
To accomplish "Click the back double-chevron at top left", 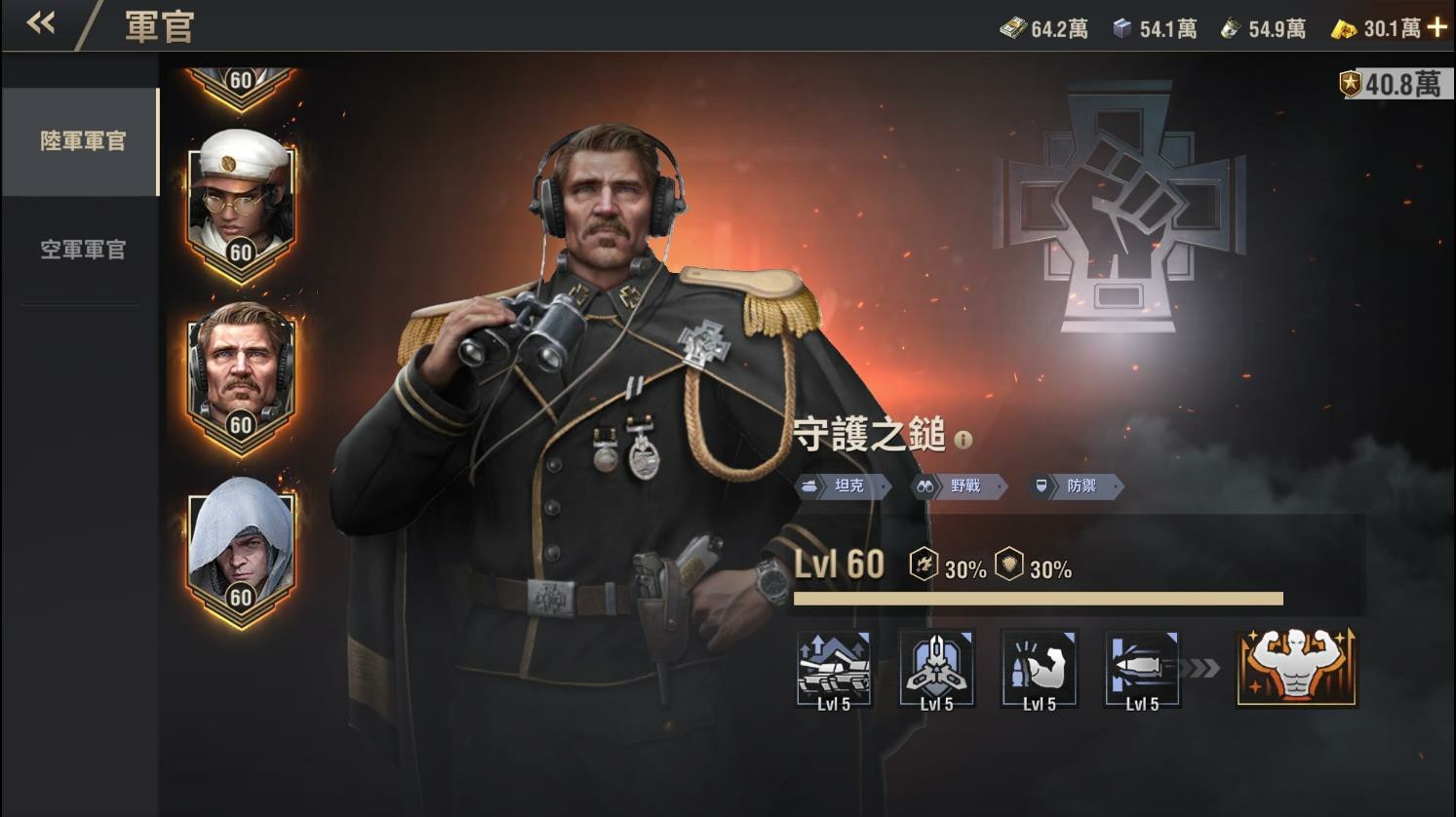I will (40, 22).
